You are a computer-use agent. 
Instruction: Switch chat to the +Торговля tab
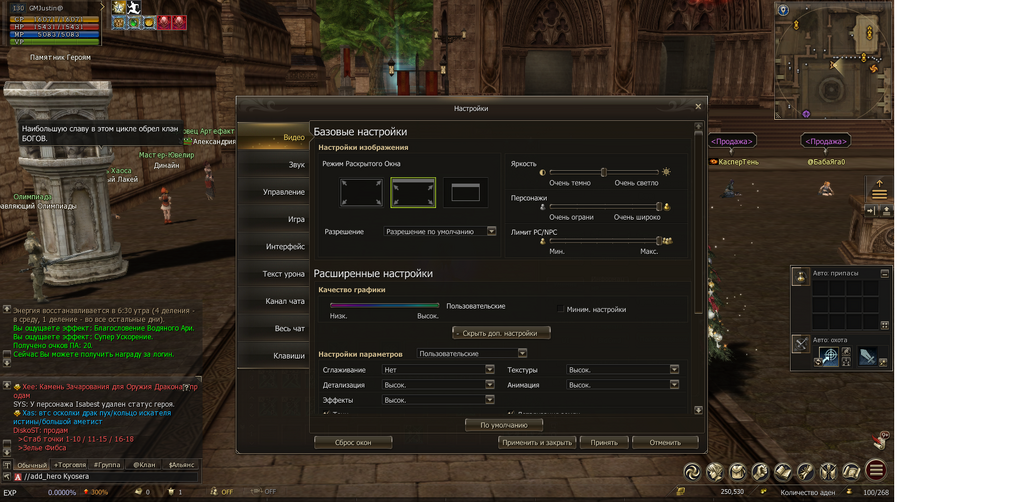click(x=70, y=465)
